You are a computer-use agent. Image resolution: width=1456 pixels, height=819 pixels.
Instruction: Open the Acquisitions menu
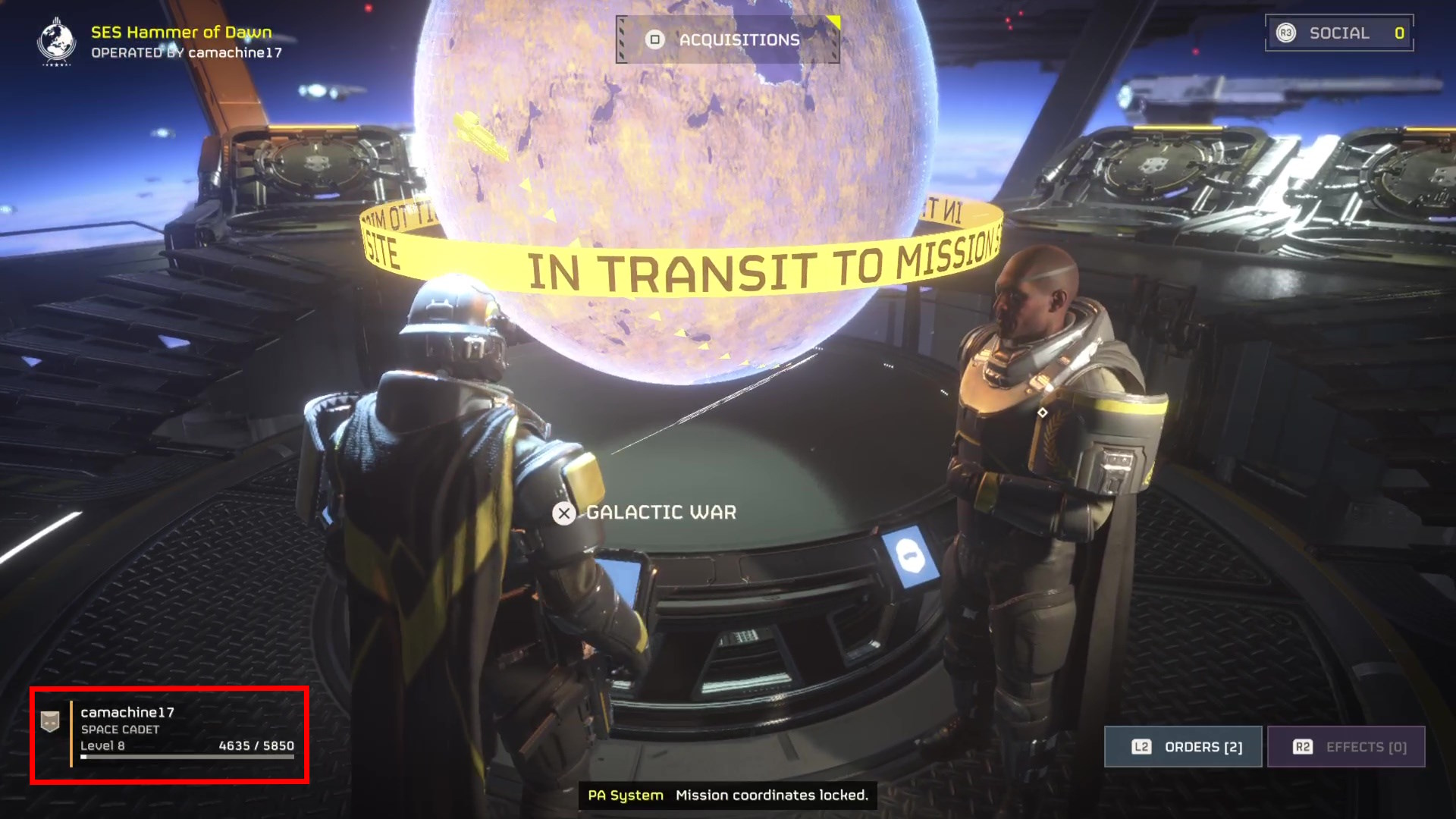click(727, 39)
